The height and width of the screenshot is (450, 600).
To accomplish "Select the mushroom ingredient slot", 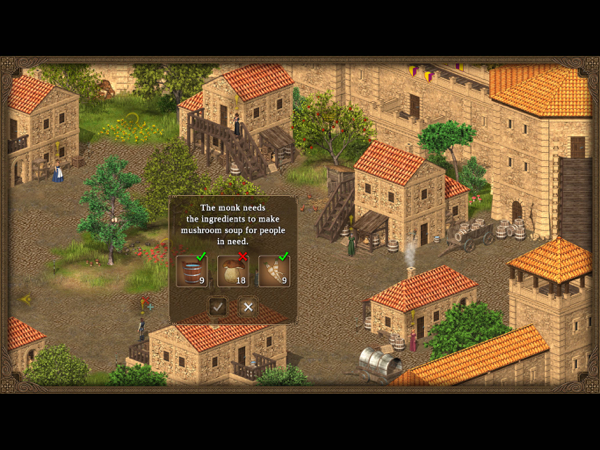I will [x=232, y=272].
